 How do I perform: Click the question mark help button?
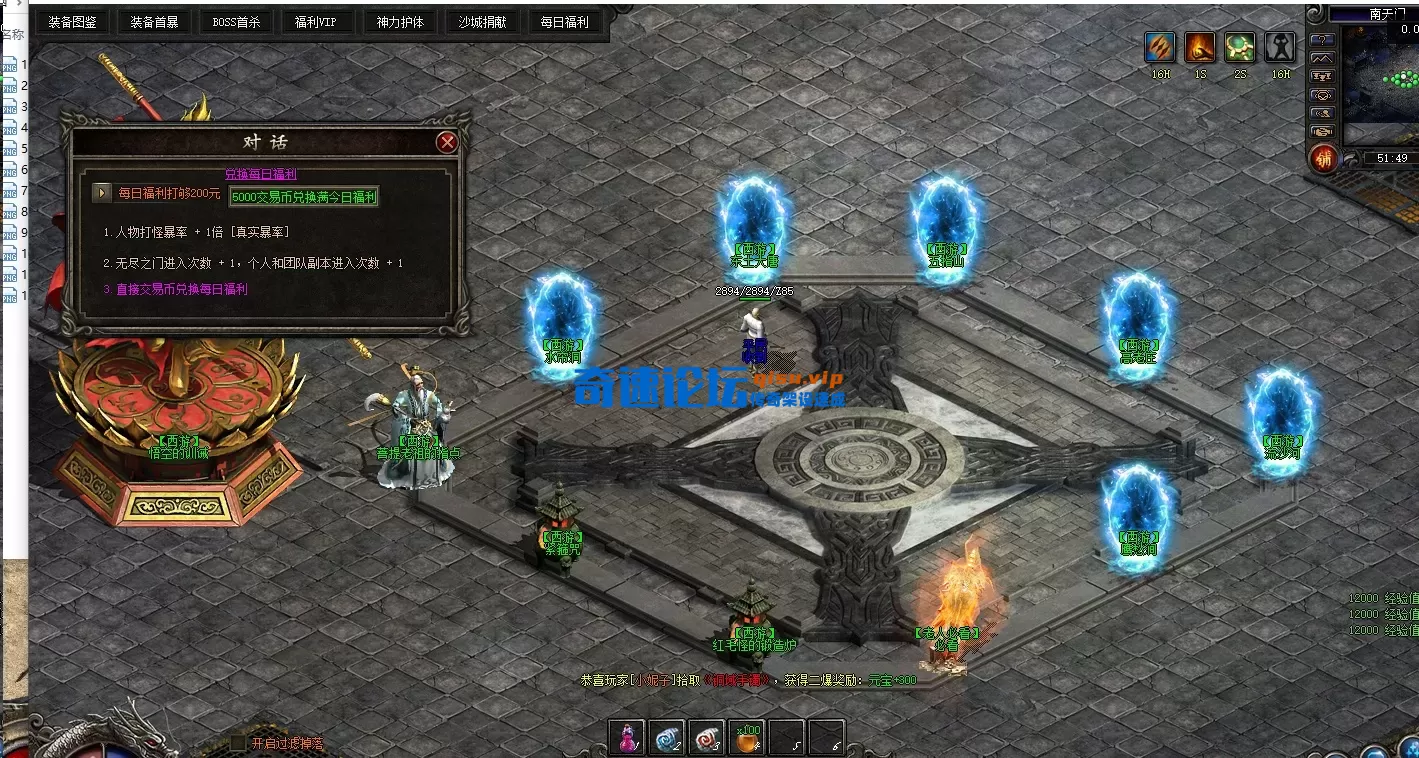[x=1323, y=40]
